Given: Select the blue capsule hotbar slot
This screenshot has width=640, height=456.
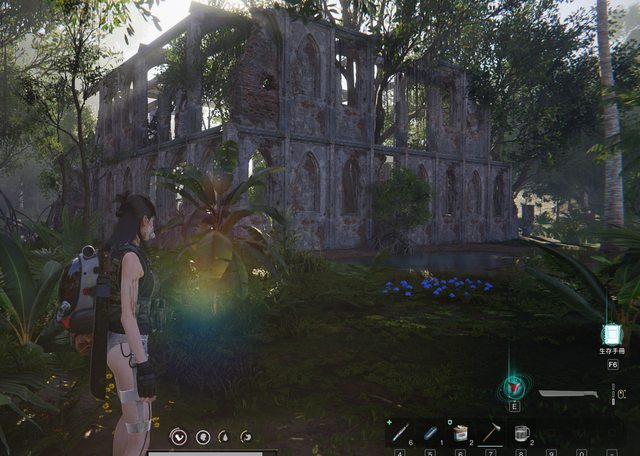Looking at the screenshot, I should (430, 434).
